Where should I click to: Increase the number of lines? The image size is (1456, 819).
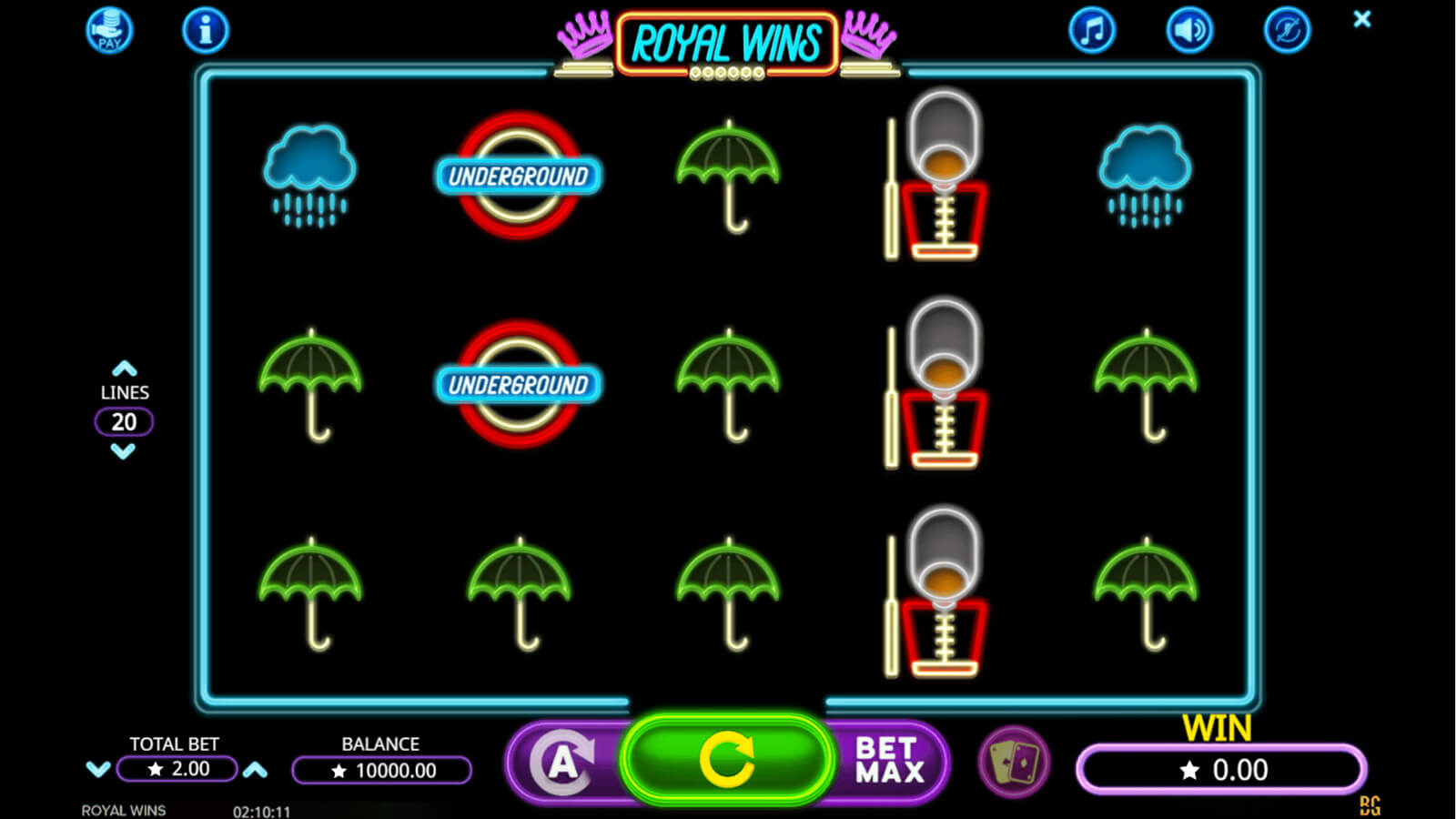click(x=124, y=369)
